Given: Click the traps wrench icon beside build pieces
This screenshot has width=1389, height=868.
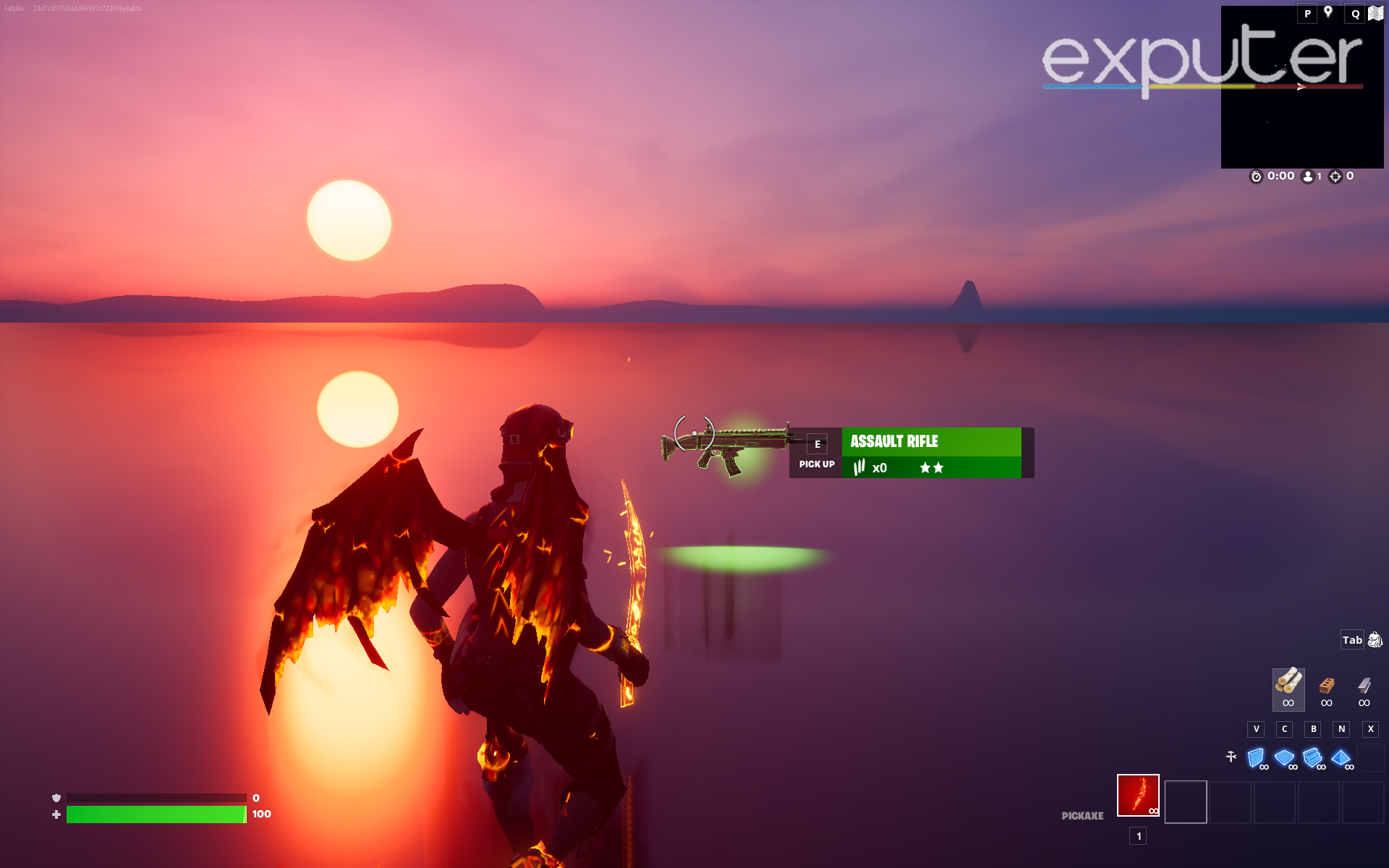Looking at the screenshot, I should coord(1231,755).
